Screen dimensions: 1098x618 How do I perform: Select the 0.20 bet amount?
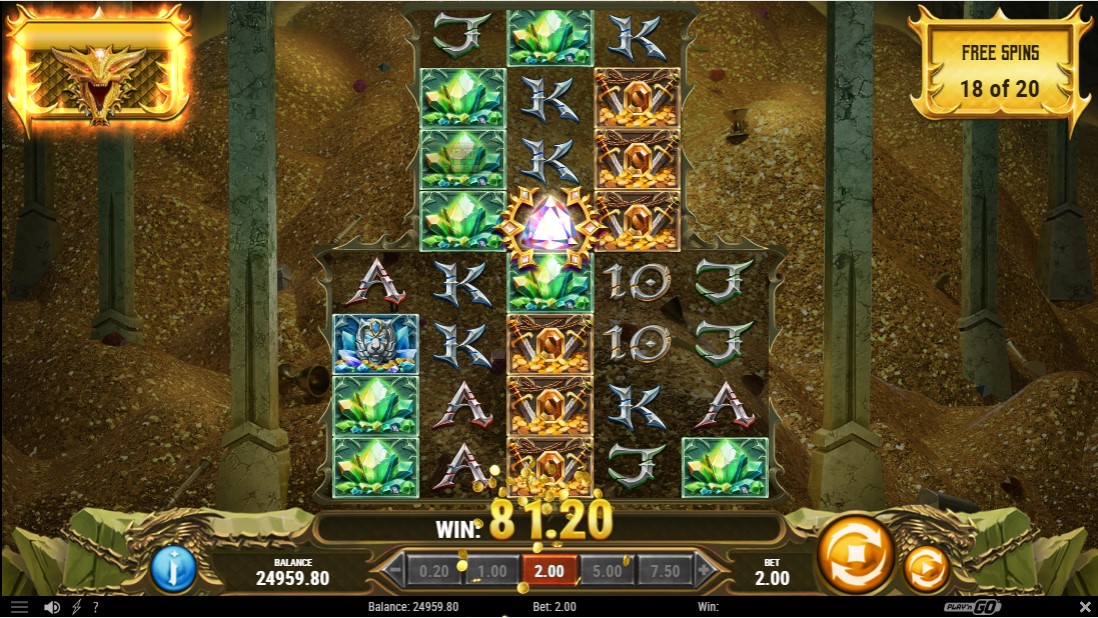433,572
